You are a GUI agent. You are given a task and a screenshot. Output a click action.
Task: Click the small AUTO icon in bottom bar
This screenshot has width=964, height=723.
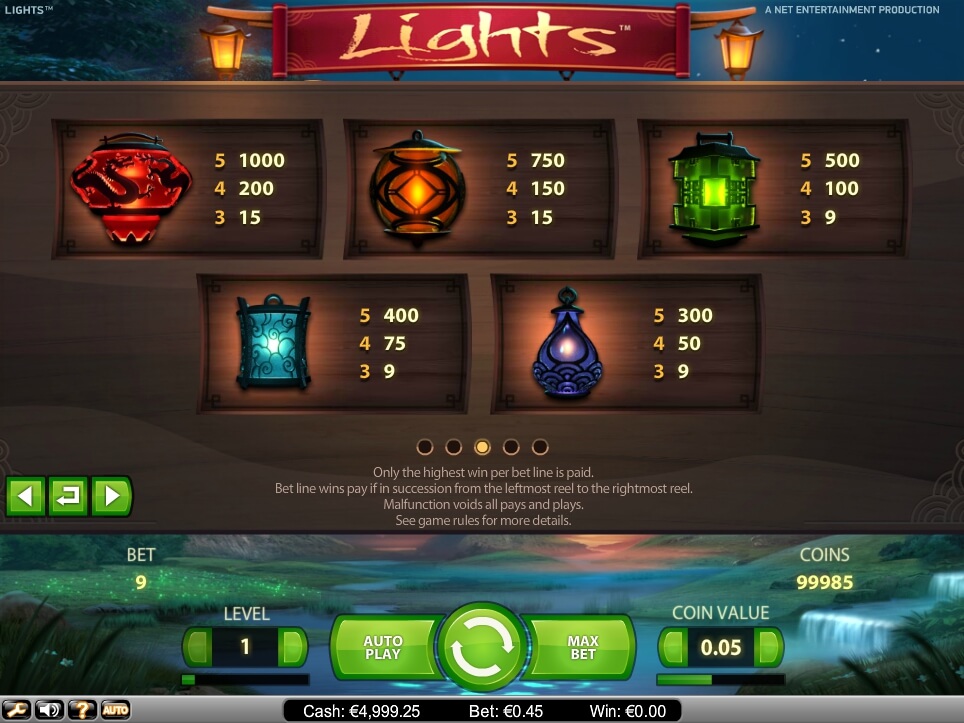(115, 710)
